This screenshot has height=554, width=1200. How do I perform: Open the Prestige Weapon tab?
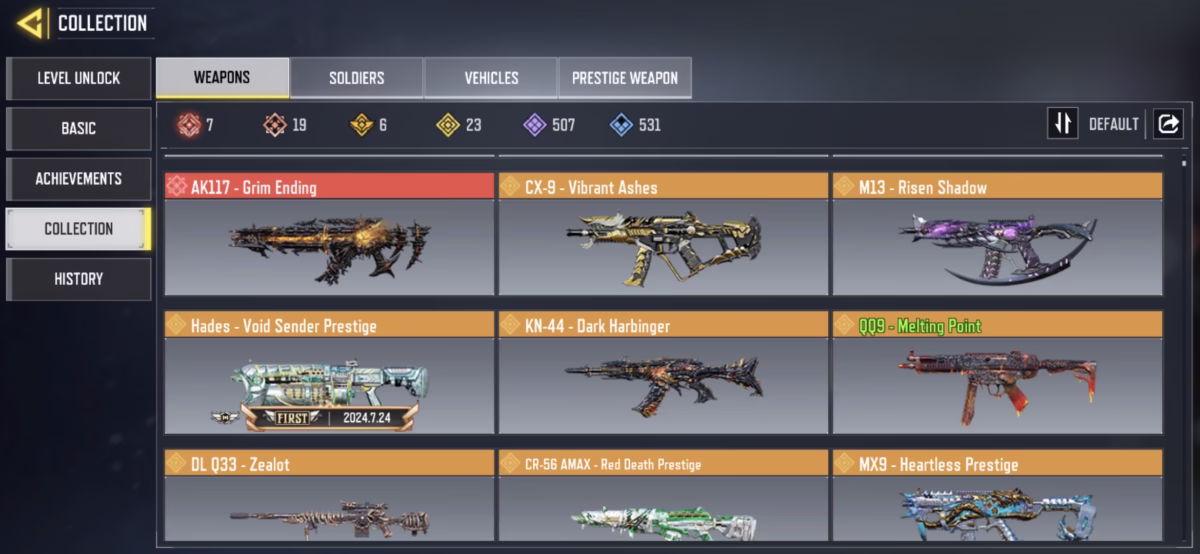(x=624, y=78)
